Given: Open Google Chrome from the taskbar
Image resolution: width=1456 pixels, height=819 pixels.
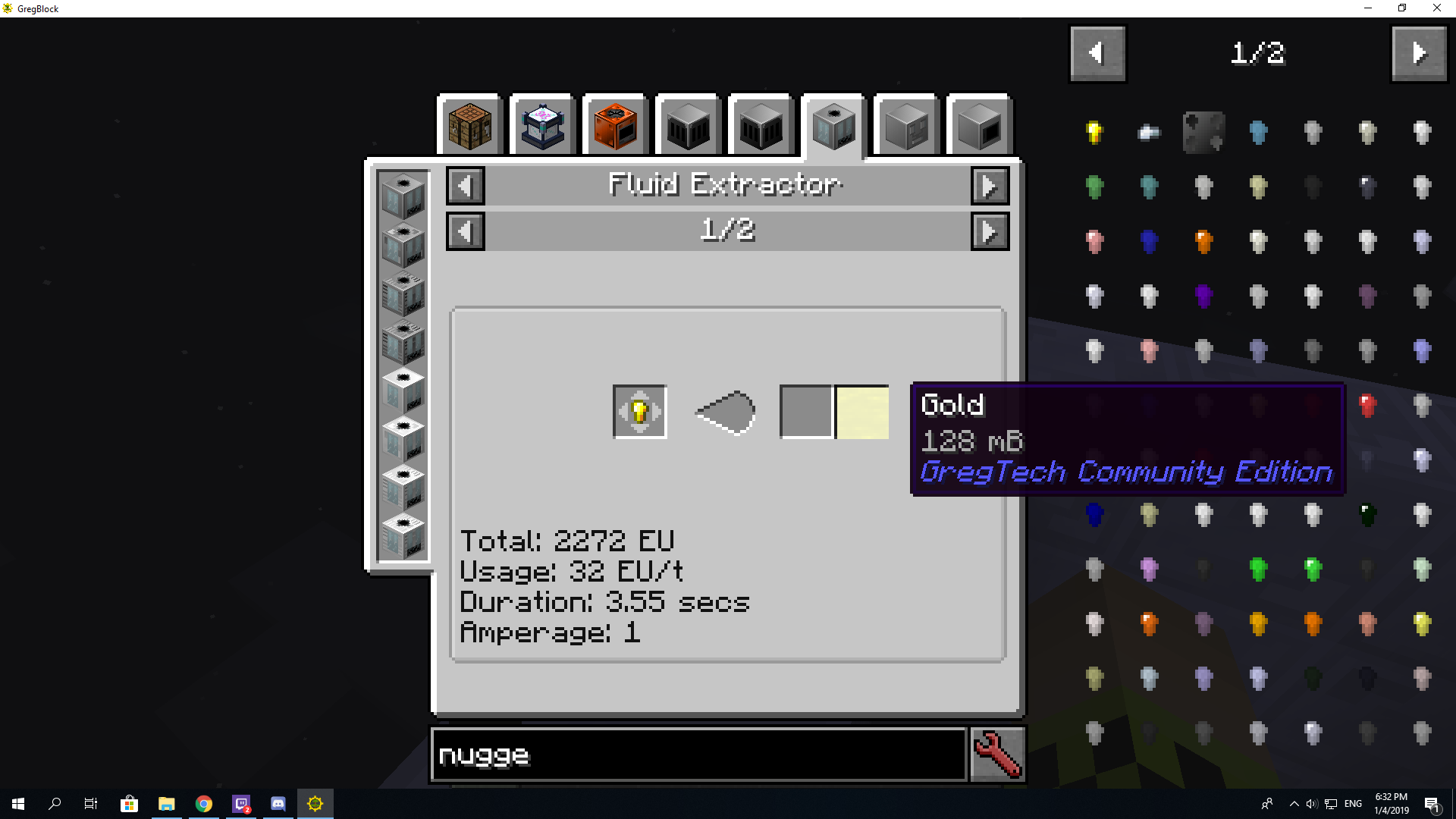Looking at the screenshot, I should [x=203, y=803].
